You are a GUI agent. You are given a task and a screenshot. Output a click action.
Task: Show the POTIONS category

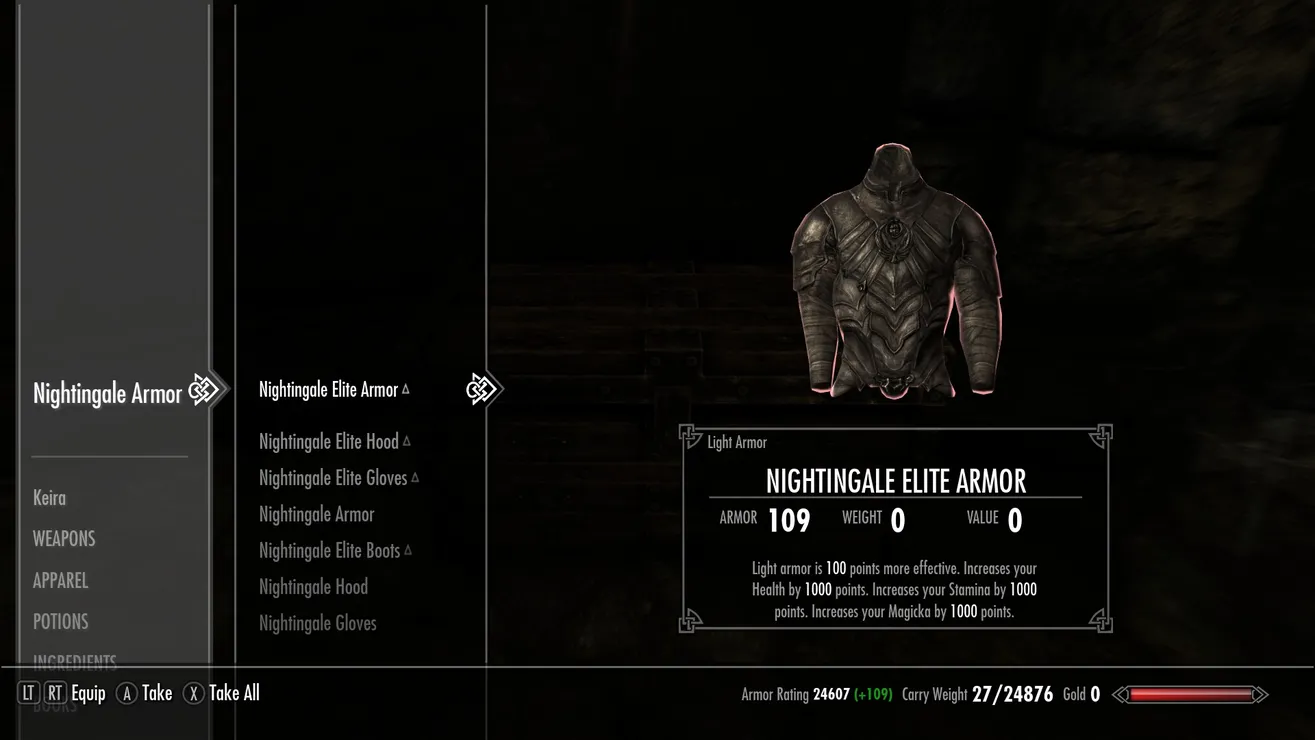point(60,621)
